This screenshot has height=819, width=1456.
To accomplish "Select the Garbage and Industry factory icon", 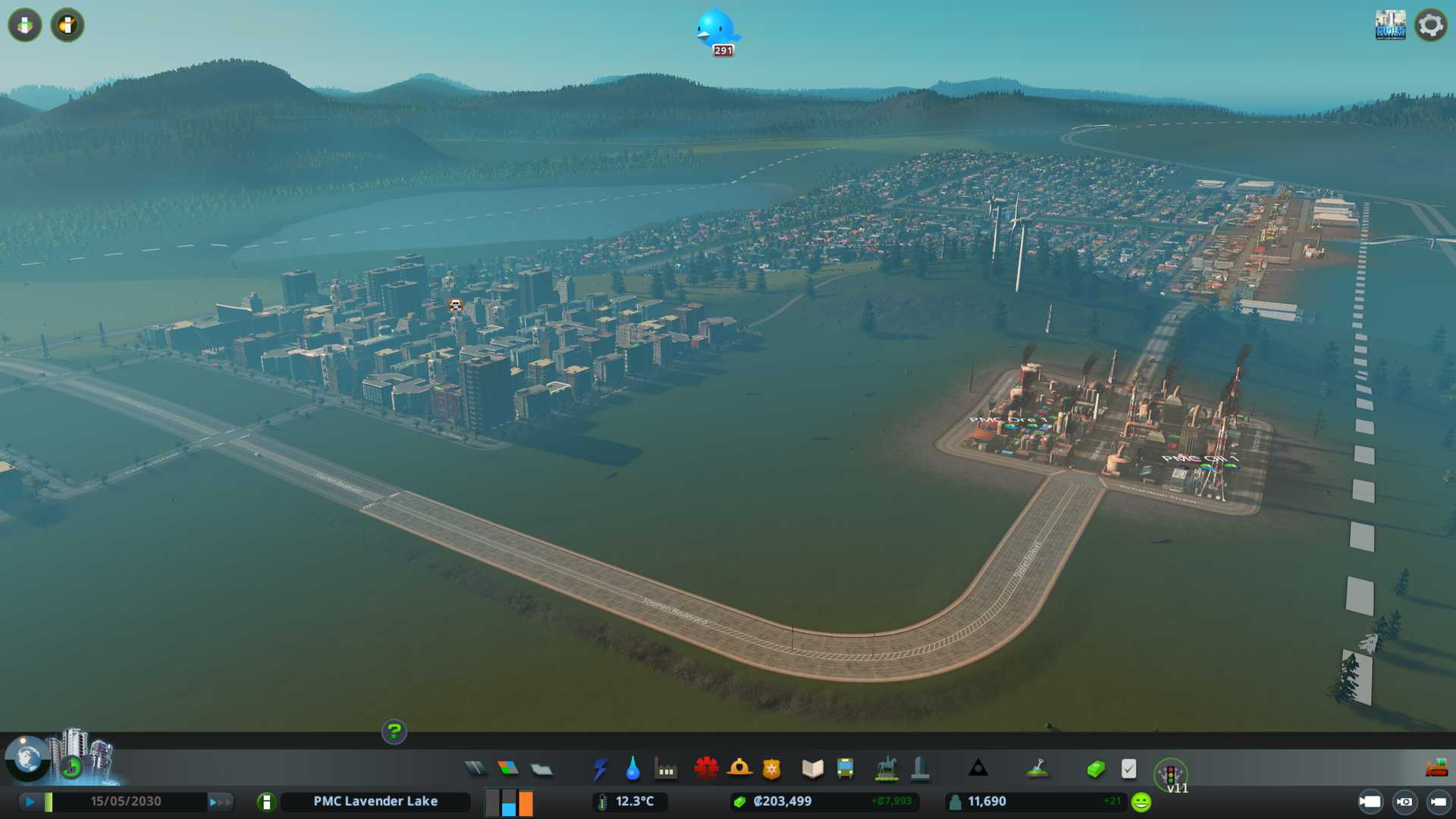I will click(666, 770).
